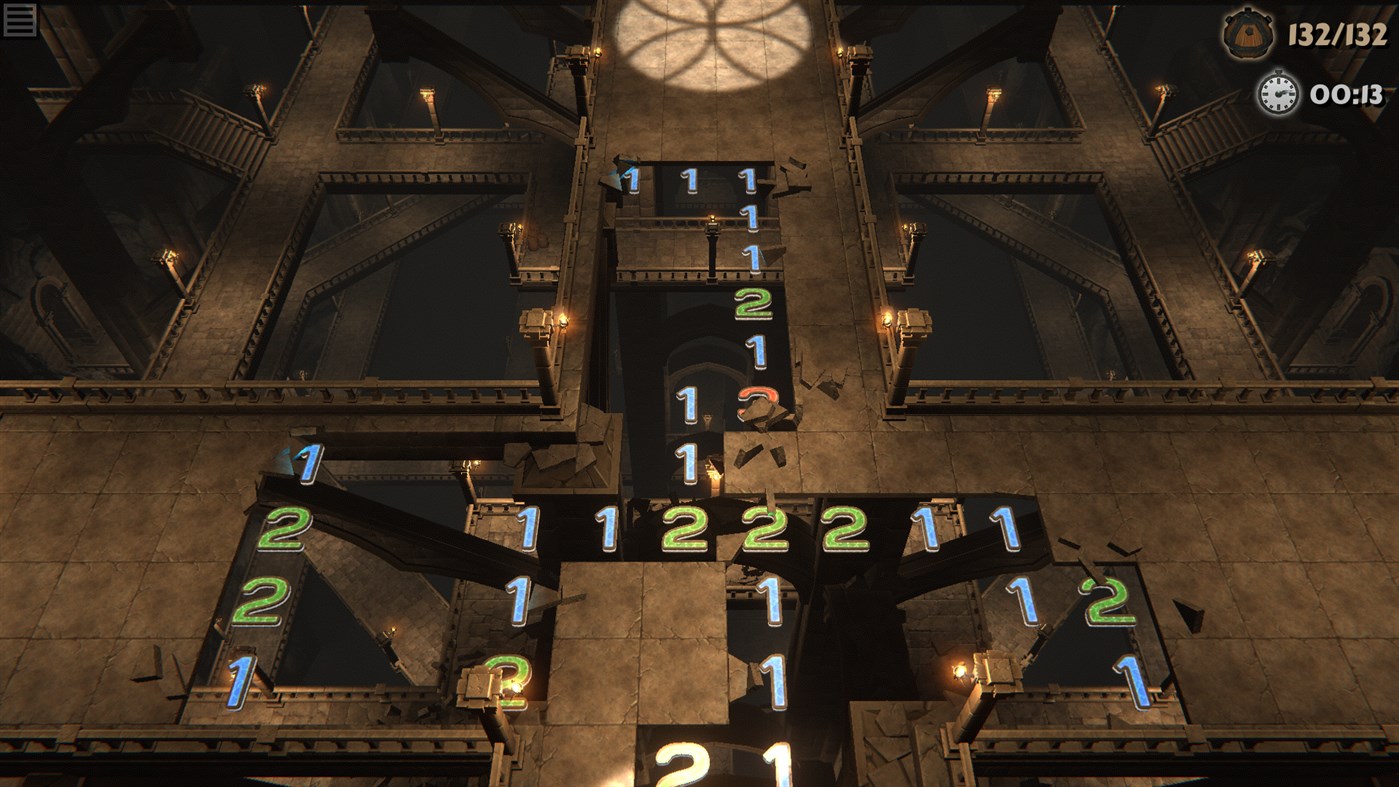This screenshot has height=787, width=1399.
Task: Select the green 2 tile in the vertical column
Action: click(752, 305)
